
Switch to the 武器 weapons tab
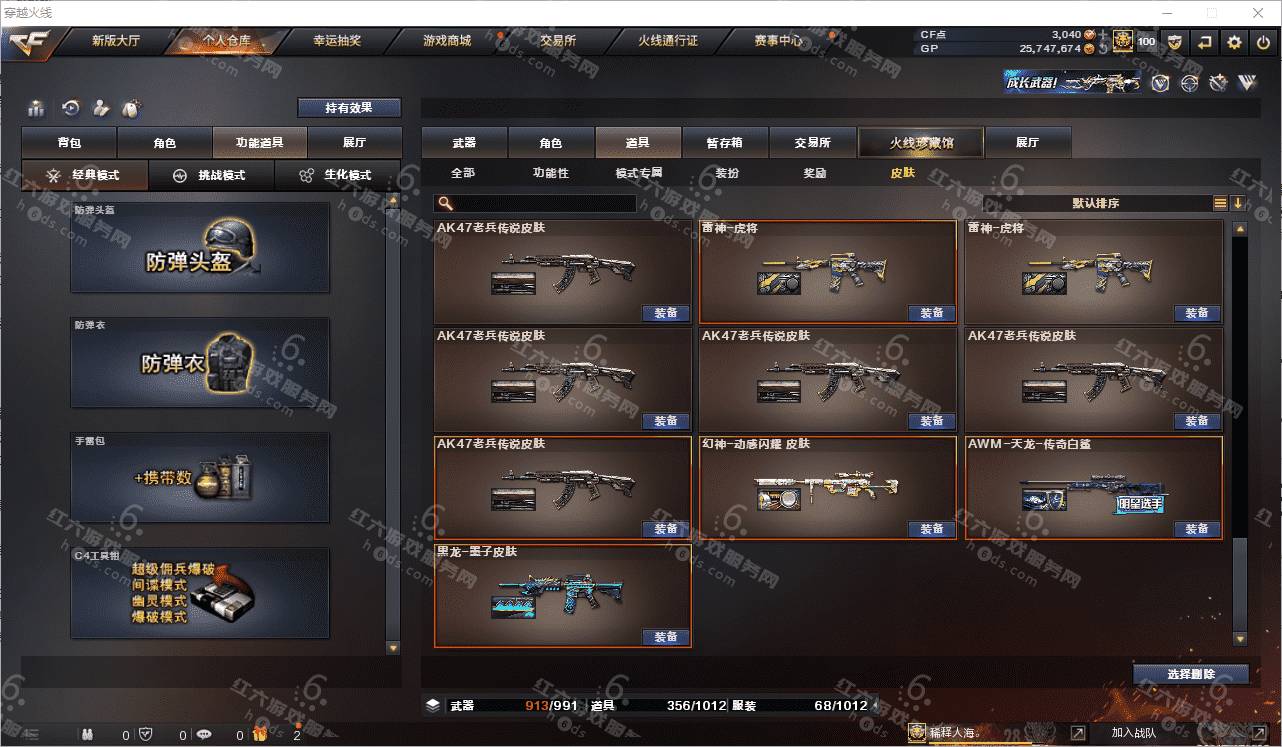[x=464, y=143]
